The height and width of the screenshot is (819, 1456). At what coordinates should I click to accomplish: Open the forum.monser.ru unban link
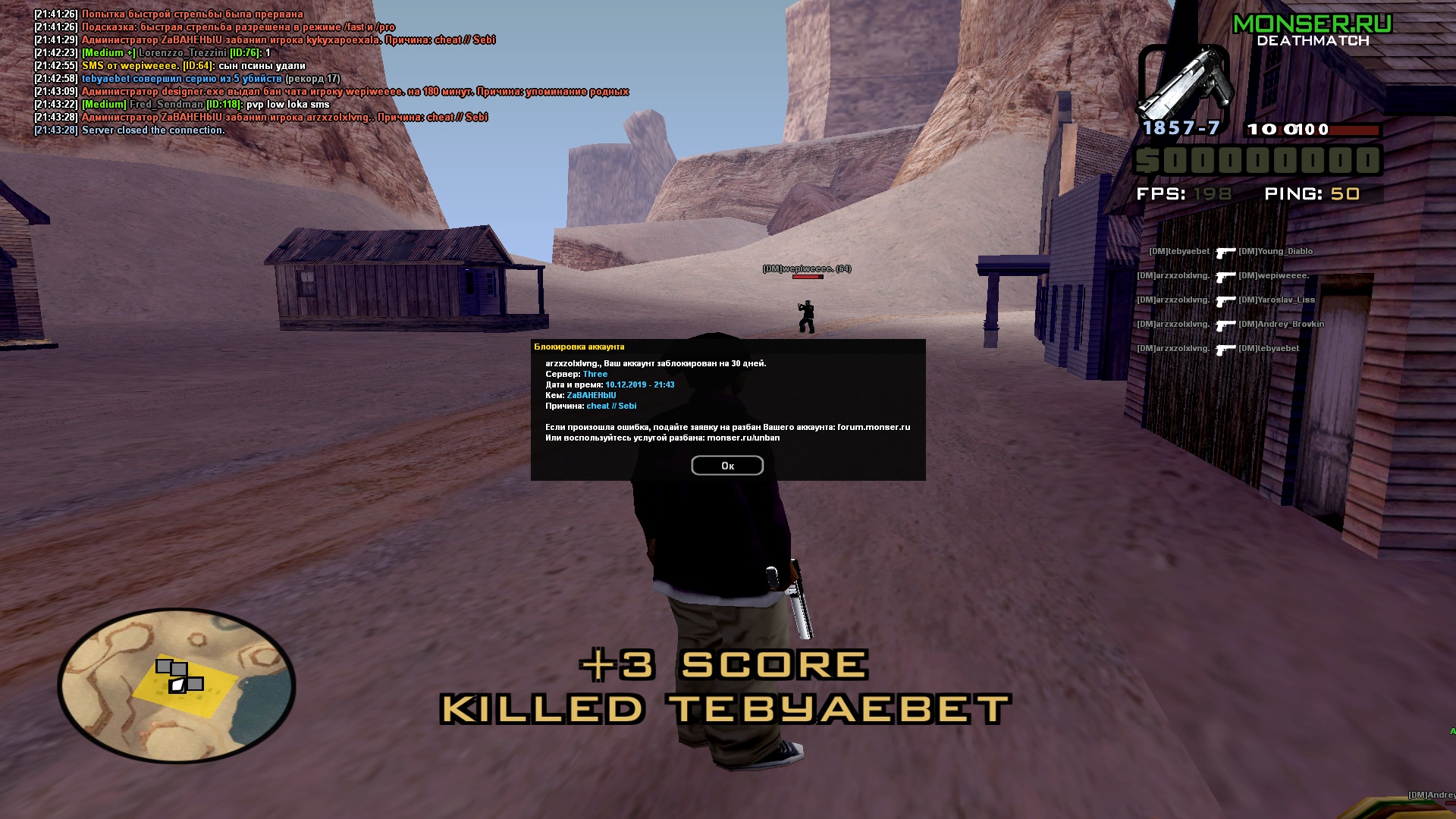(874, 427)
